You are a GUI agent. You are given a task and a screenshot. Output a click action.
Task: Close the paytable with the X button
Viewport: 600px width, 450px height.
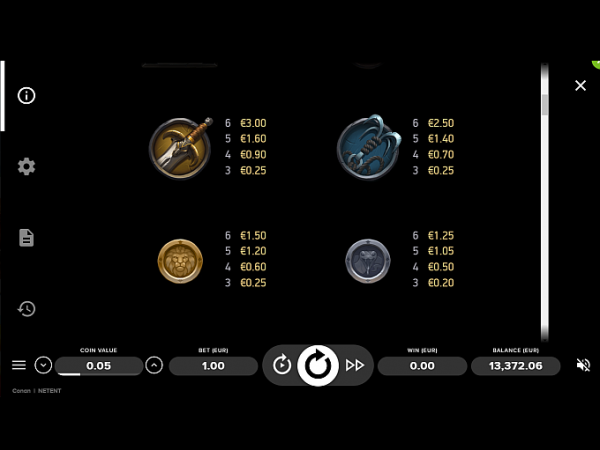(580, 86)
